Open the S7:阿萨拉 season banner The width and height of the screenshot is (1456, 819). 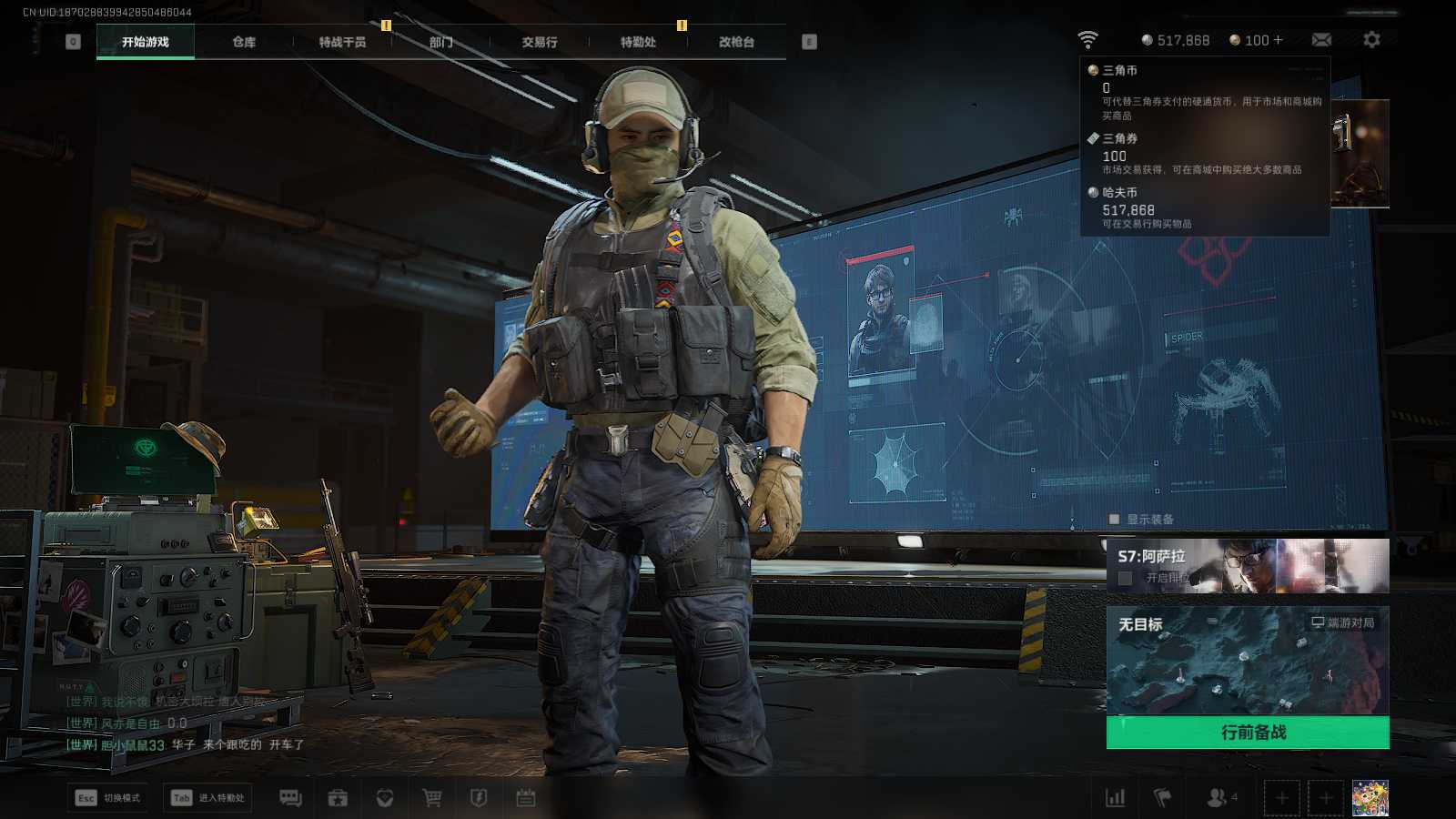1248,565
